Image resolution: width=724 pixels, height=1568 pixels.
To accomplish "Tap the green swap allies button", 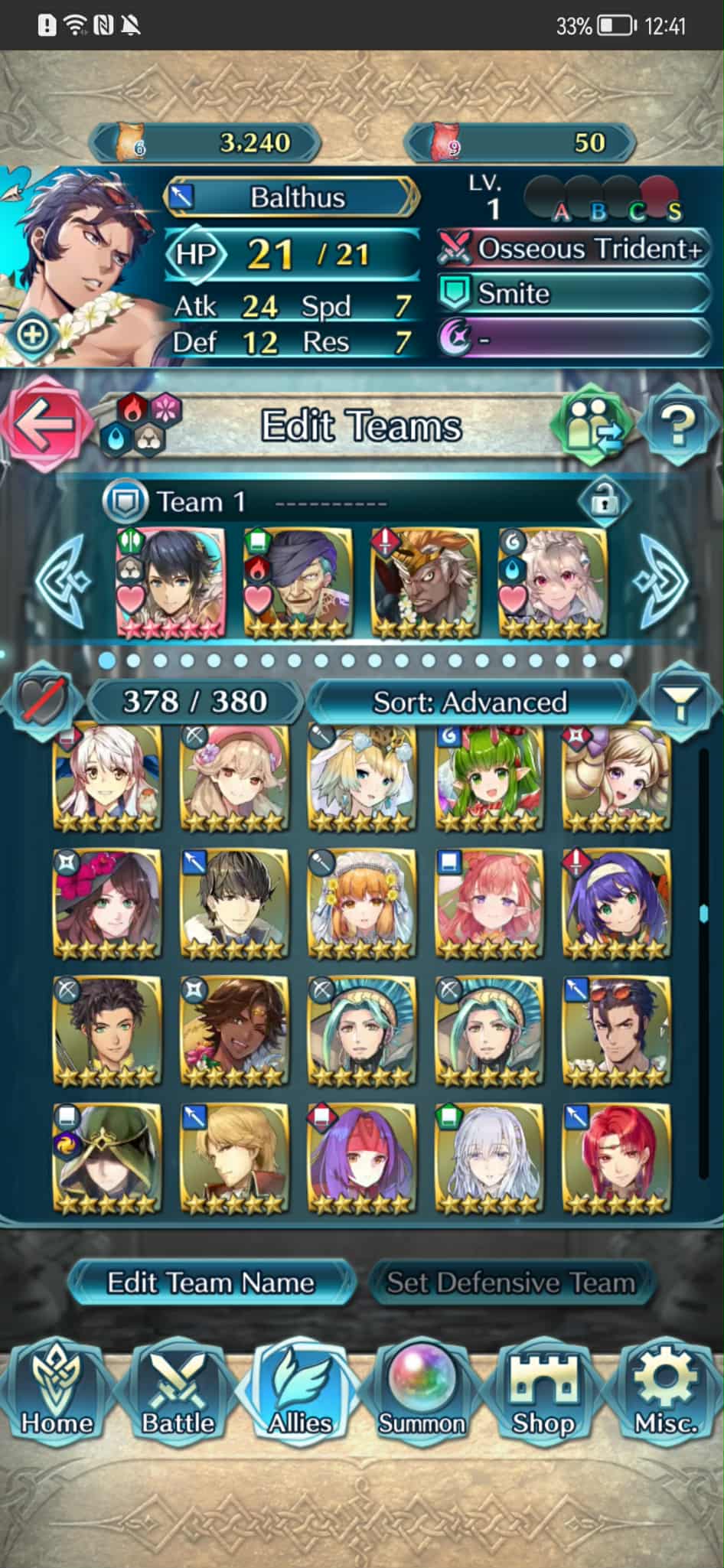I will coord(593,425).
